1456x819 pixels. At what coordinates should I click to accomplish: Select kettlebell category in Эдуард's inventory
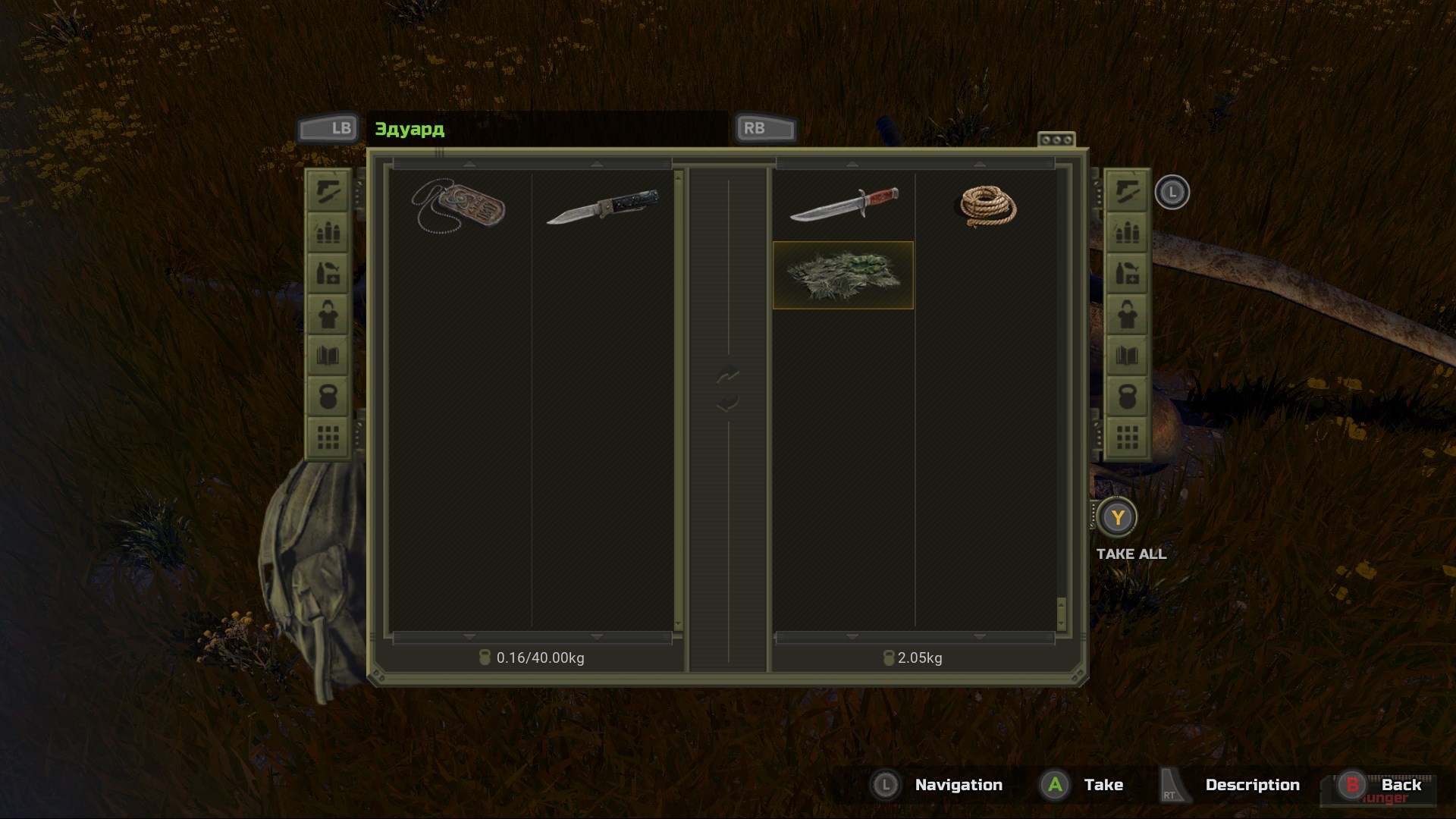click(x=328, y=397)
